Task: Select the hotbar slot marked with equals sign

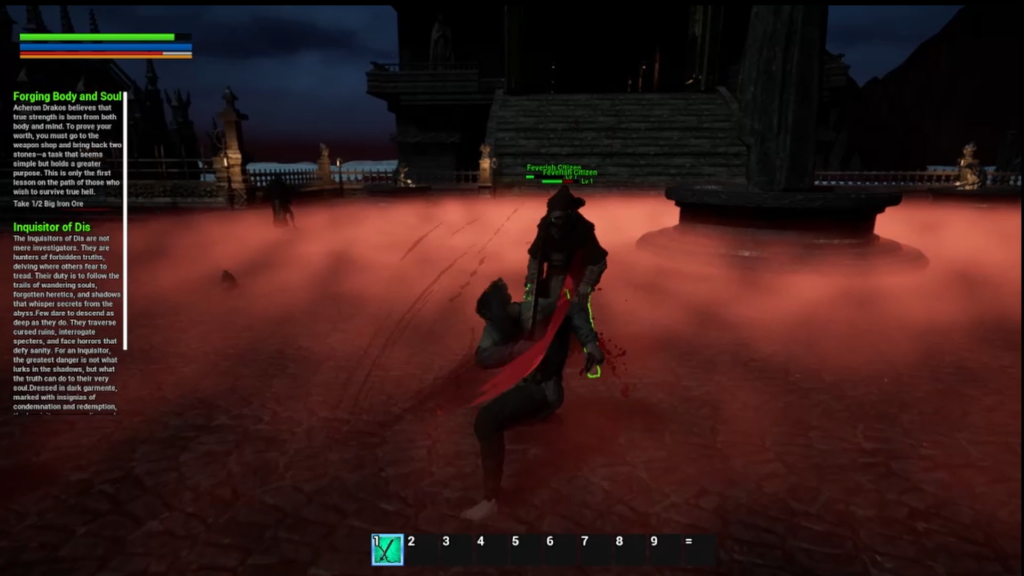Action: pos(699,549)
